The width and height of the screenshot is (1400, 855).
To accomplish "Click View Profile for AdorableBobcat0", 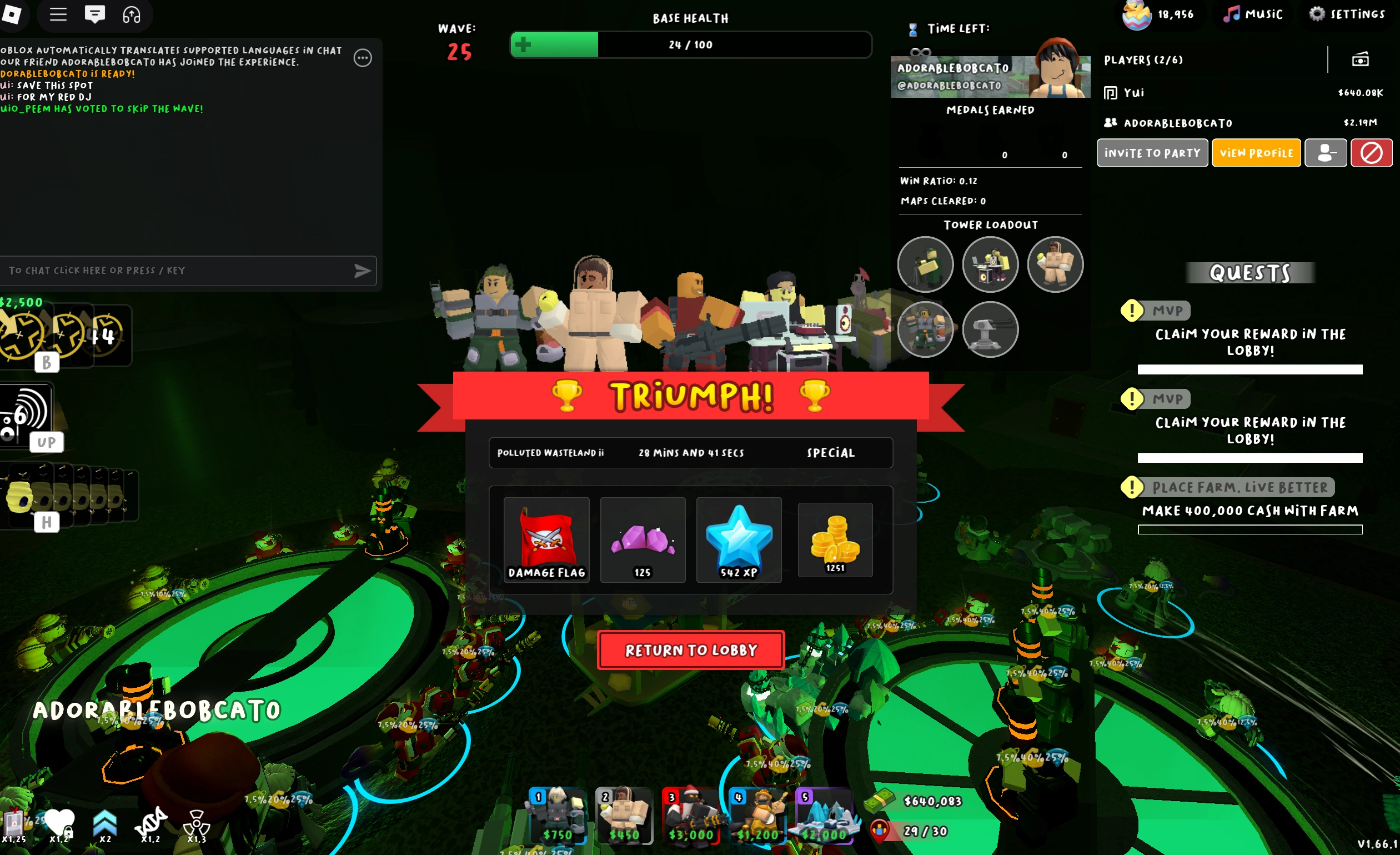I will 1256,152.
